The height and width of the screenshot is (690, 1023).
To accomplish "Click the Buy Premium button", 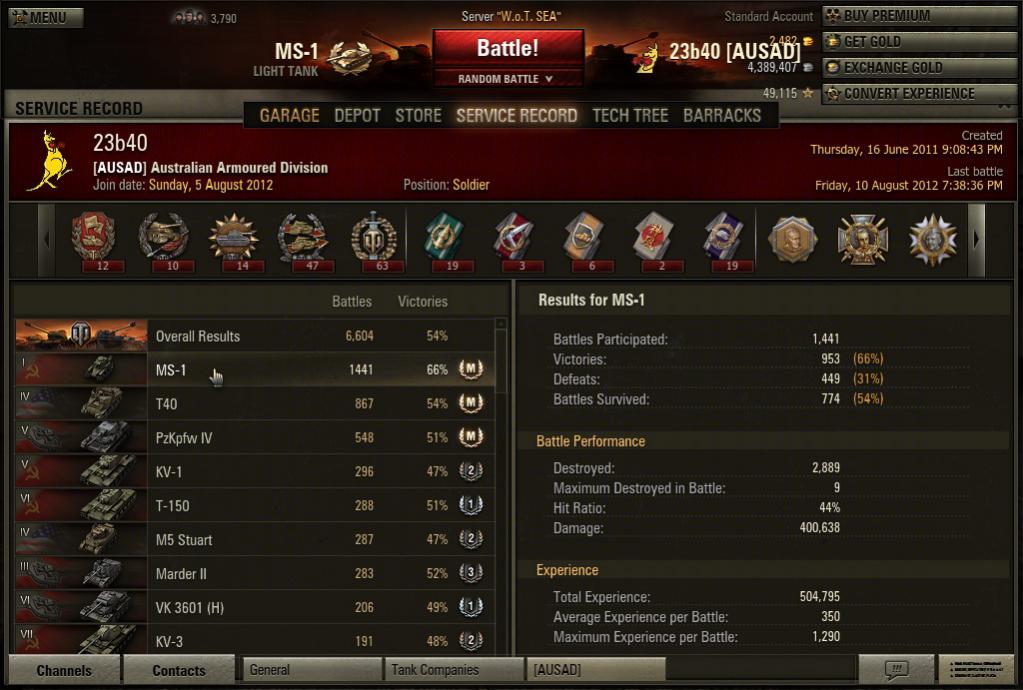I will pos(918,16).
